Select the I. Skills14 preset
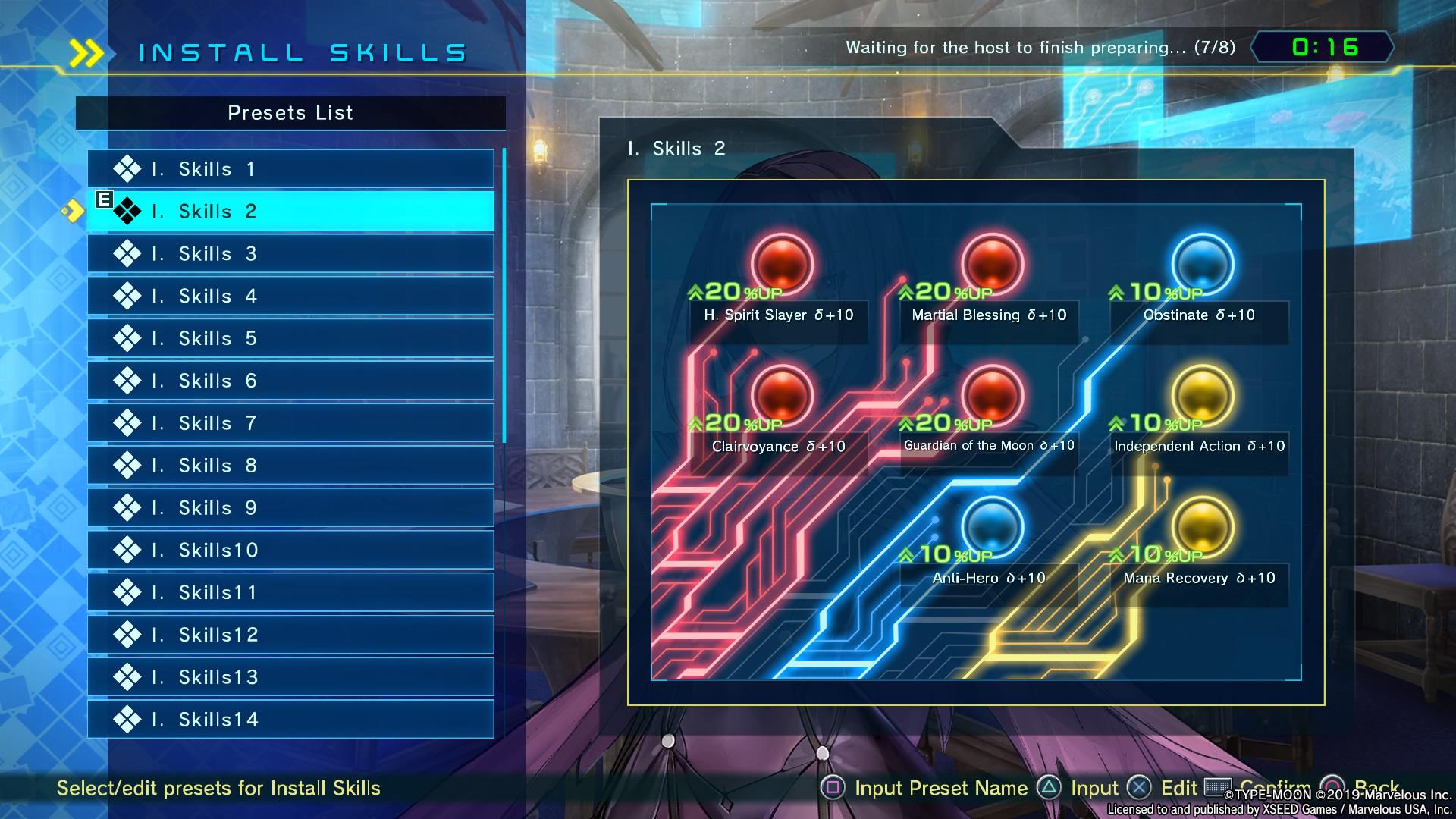 click(290, 720)
